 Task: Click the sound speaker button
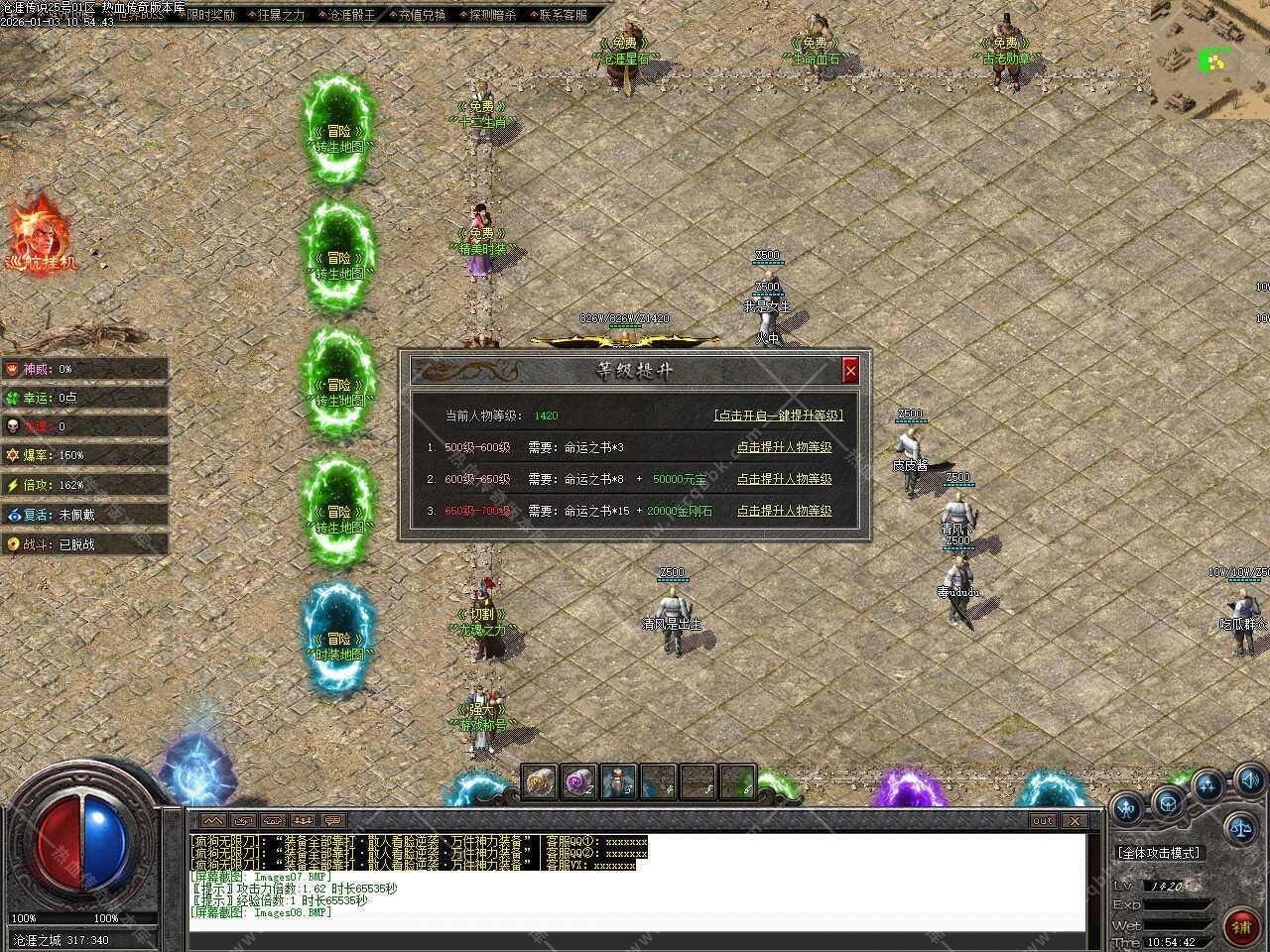click(x=1249, y=779)
